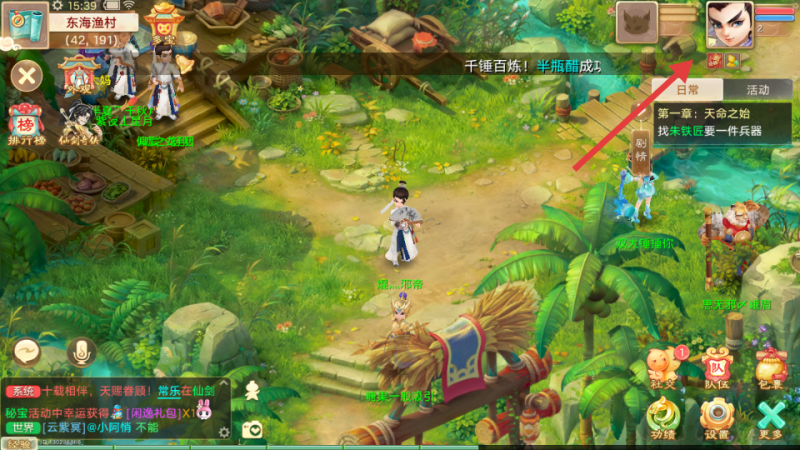Switch to the 日常 daily tab
Image resolution: width=800 pixels, height=450 pixels.
pos(687,89)
